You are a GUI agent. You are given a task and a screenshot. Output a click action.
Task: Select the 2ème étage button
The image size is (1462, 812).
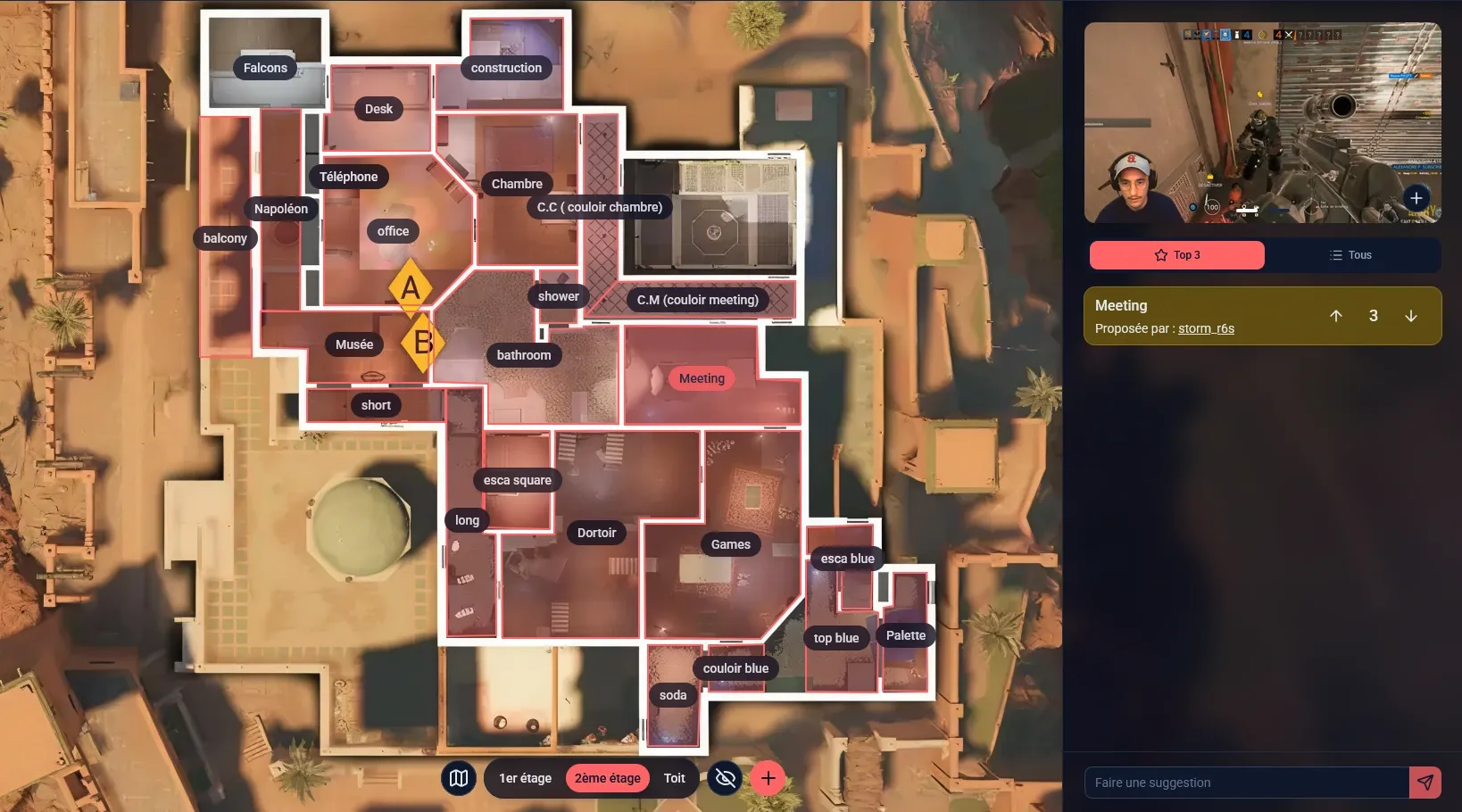[x=607, y=778]
